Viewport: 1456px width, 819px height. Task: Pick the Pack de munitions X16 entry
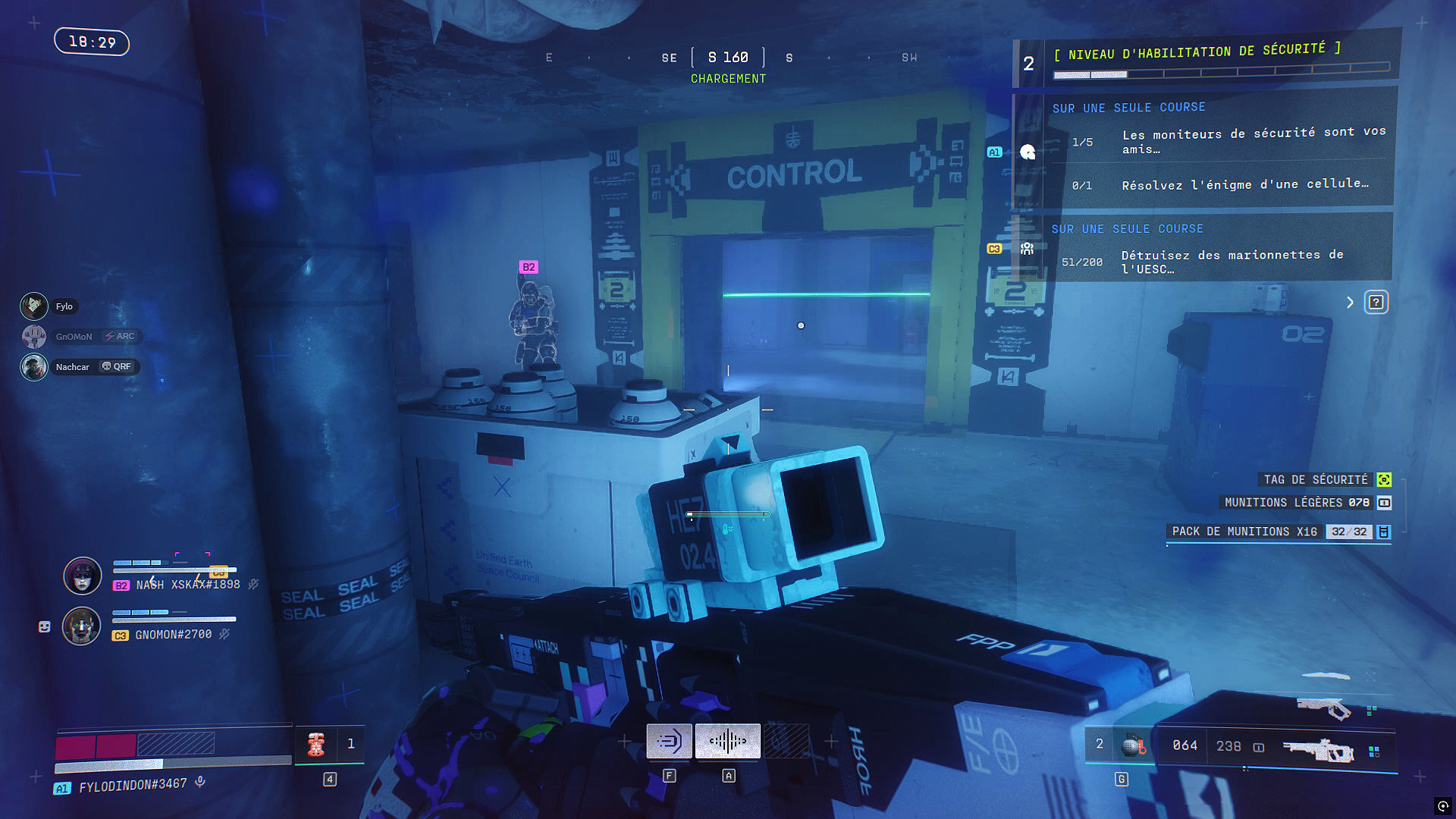pos(1280,532)
